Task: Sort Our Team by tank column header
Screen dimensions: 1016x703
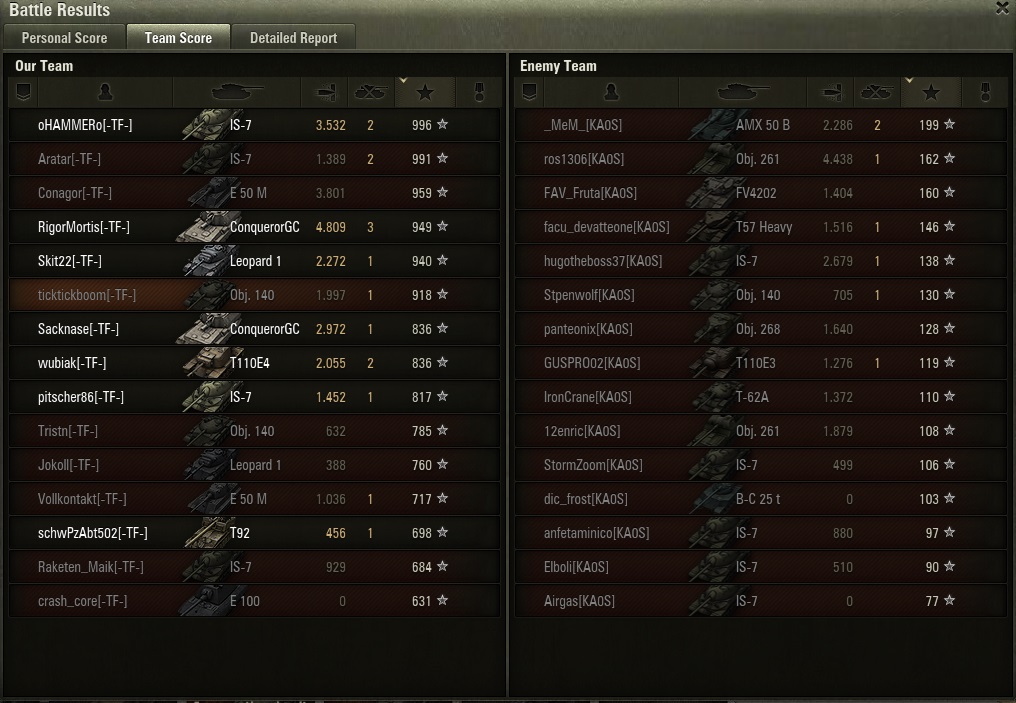Action: (x=237, y=93)
